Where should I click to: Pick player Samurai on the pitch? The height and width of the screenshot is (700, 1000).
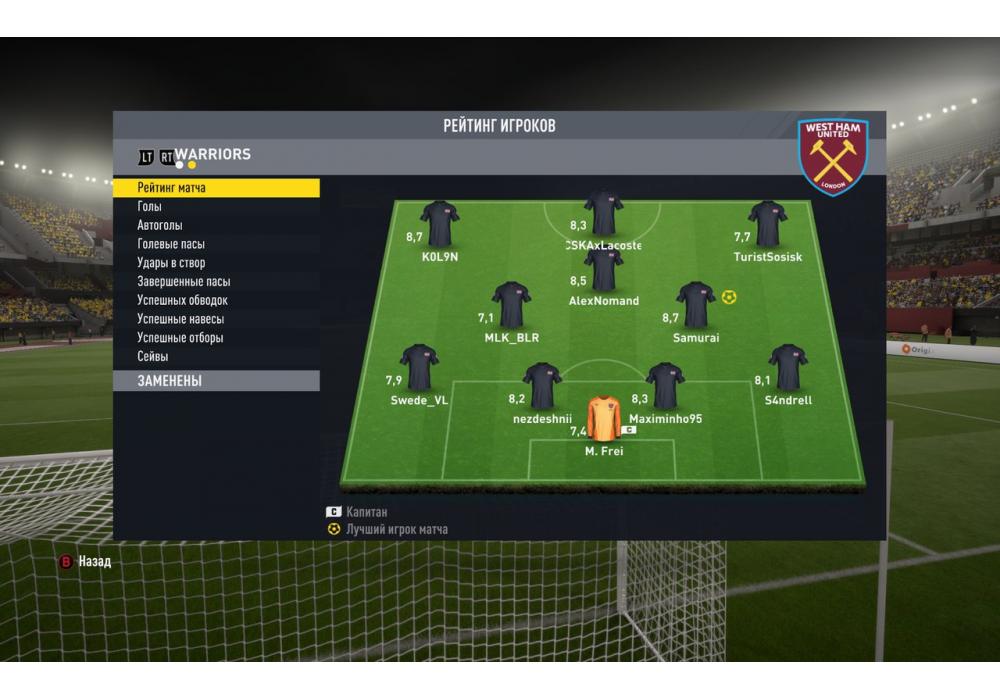(695, 305)
